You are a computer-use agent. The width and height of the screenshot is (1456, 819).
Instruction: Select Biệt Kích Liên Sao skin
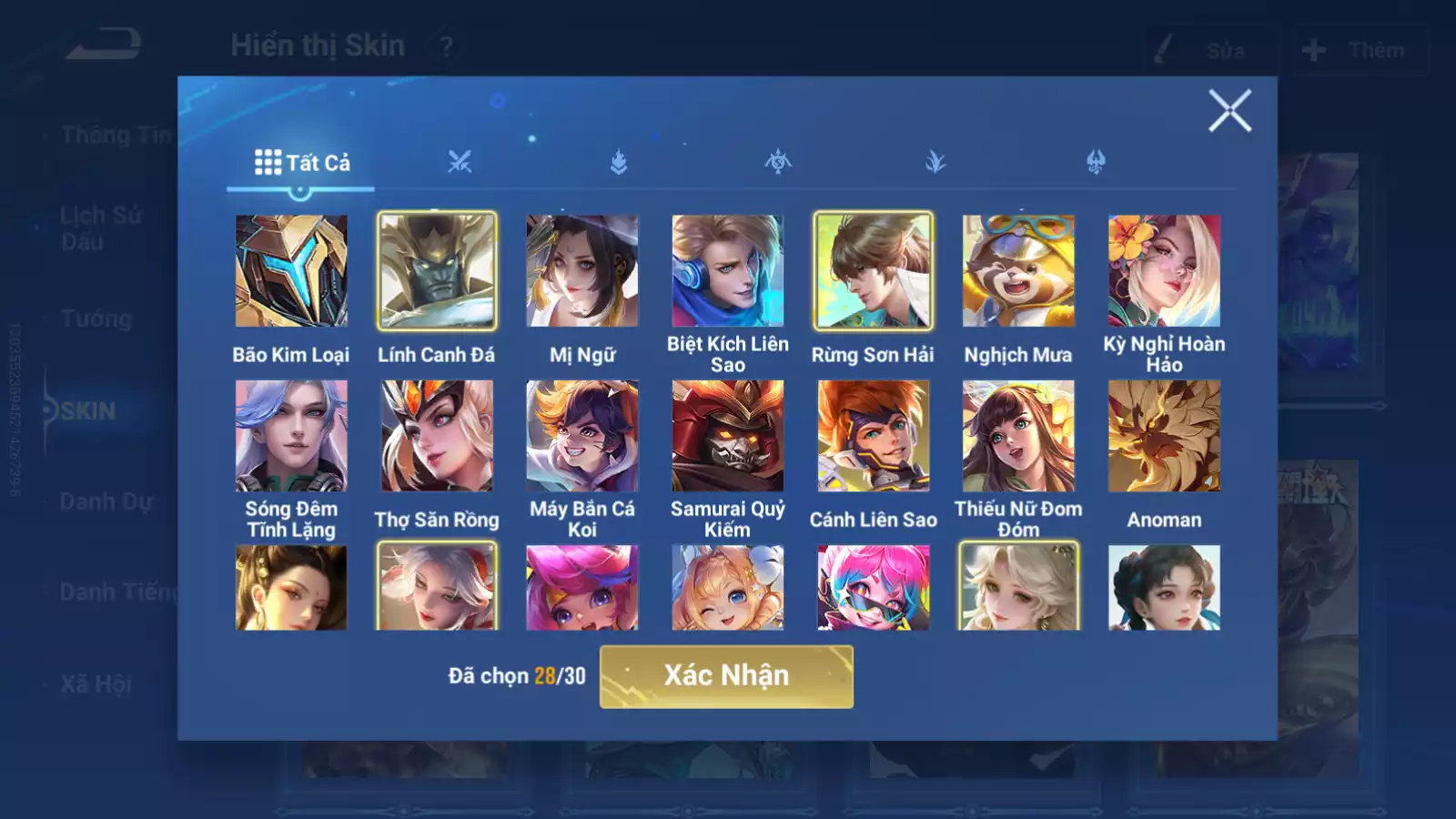point(728,271)
